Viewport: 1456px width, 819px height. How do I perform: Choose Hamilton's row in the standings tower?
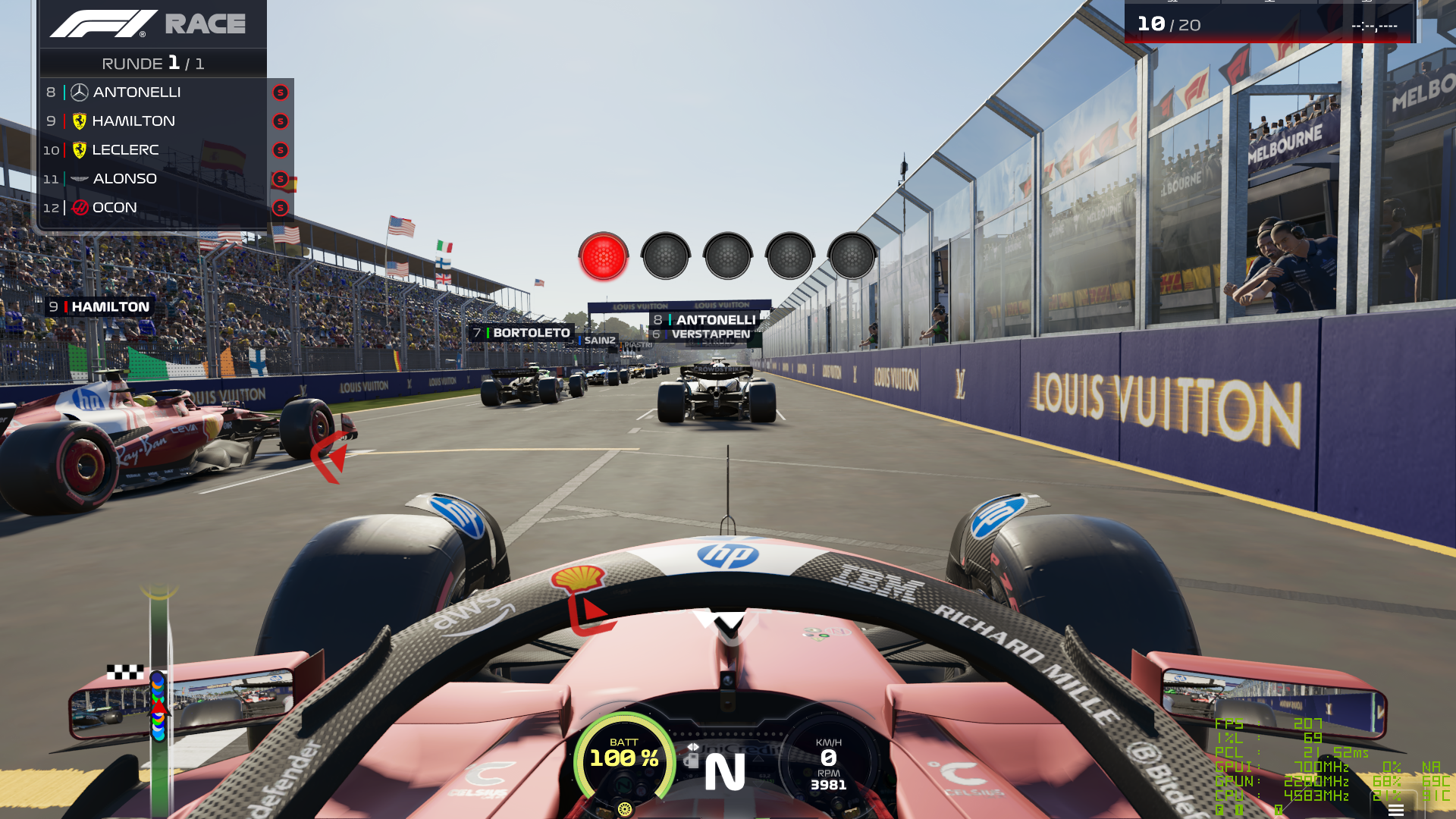[x=152, y=121]
